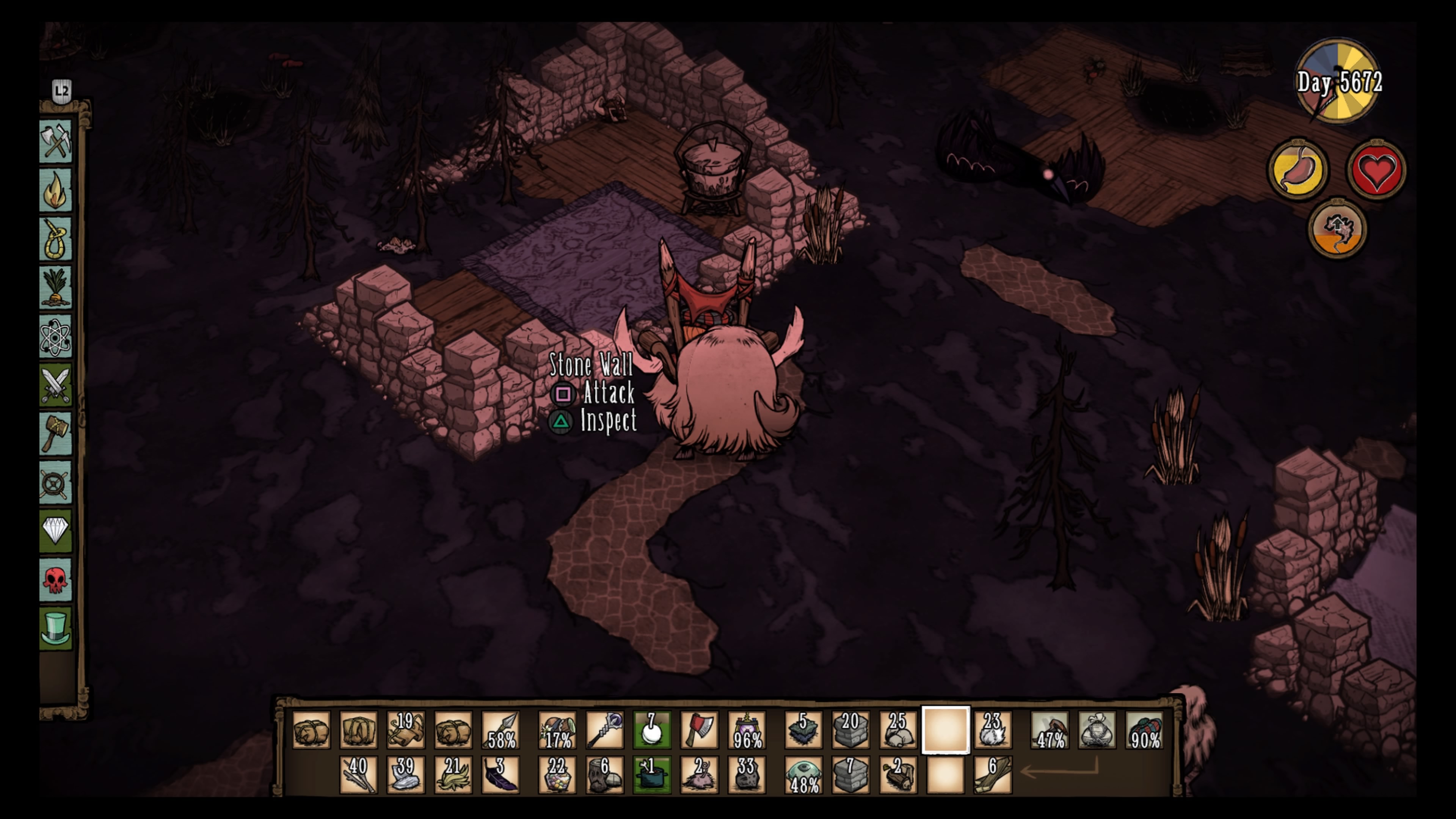Pick the red-headed axe slot
Viewport: 1456px width, 819px height.
tap(699, 730)
